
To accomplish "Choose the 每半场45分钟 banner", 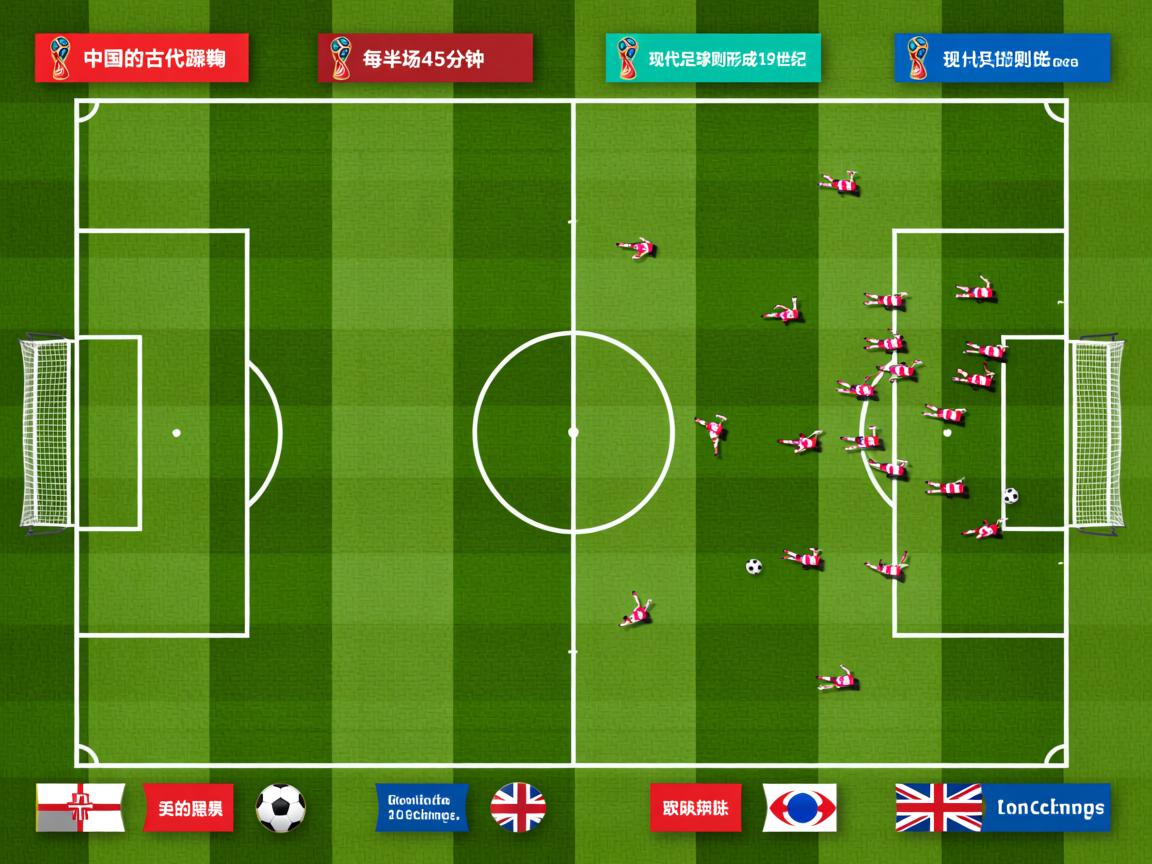I will 425,58.
